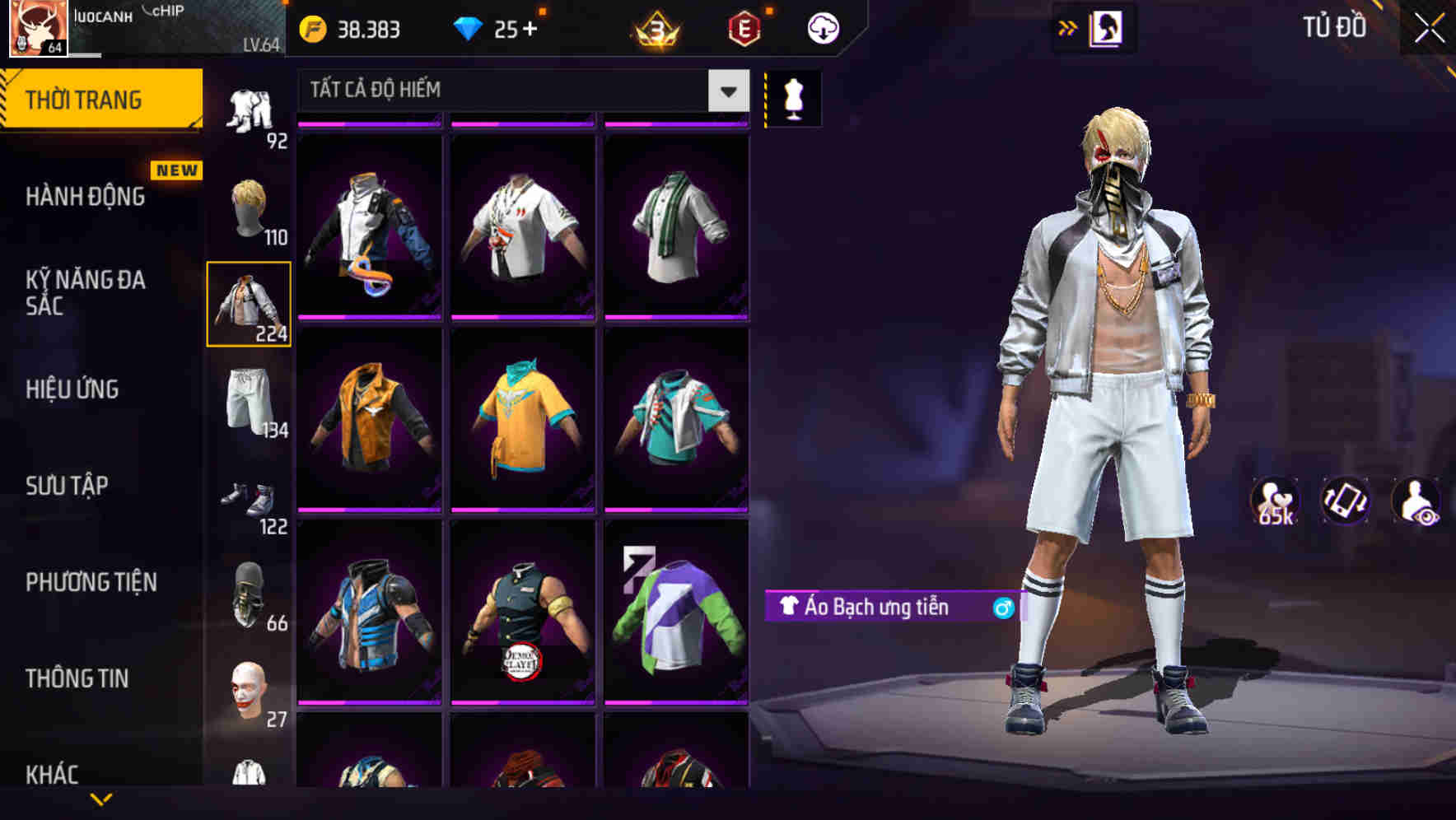Image resolution: width=1456 pixels, height=820 pixels.
Task: Click the "Áo Bạch ưng tiễn" item name
Action: pyautogui.click(x=877, y=608)
